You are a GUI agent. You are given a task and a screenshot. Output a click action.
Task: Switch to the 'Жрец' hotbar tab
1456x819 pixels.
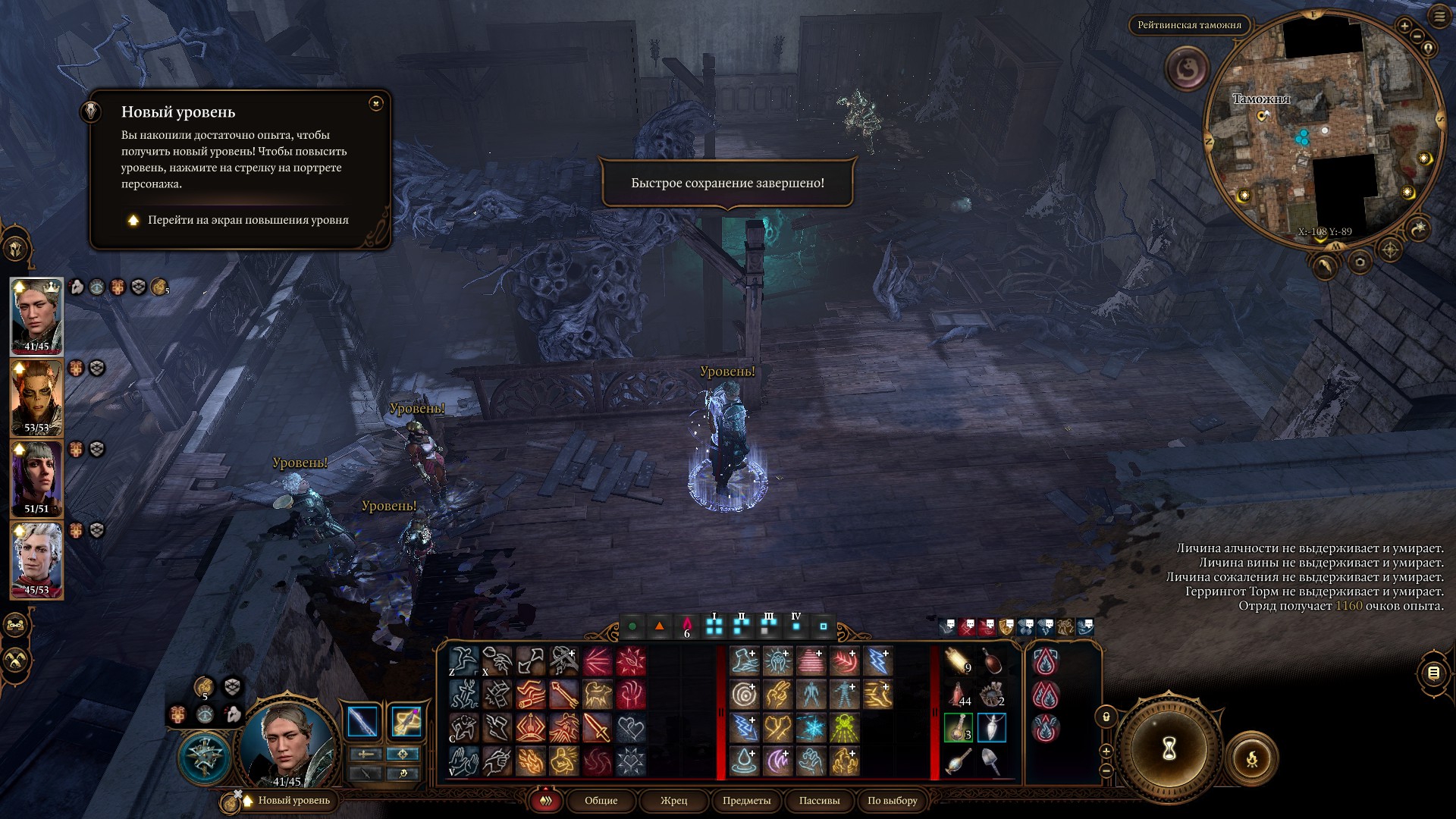point(673,801)
